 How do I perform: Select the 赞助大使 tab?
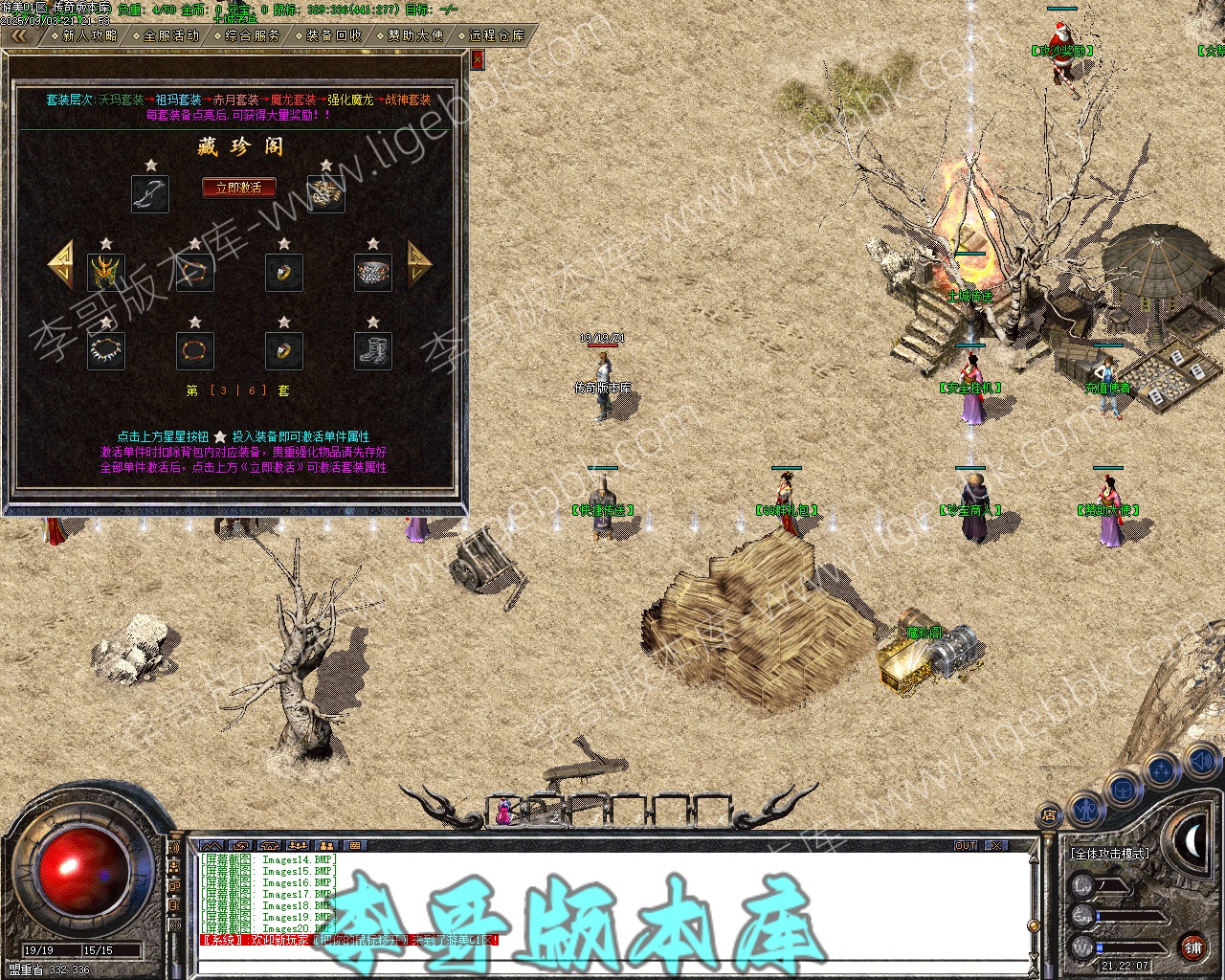click(415, 36)
